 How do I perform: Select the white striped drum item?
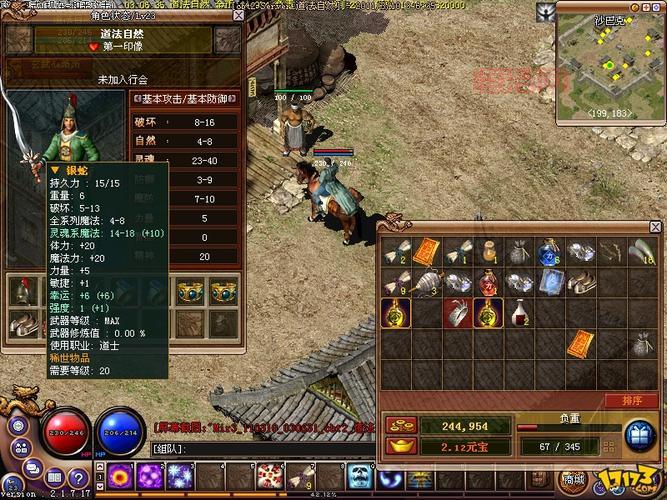428,283
